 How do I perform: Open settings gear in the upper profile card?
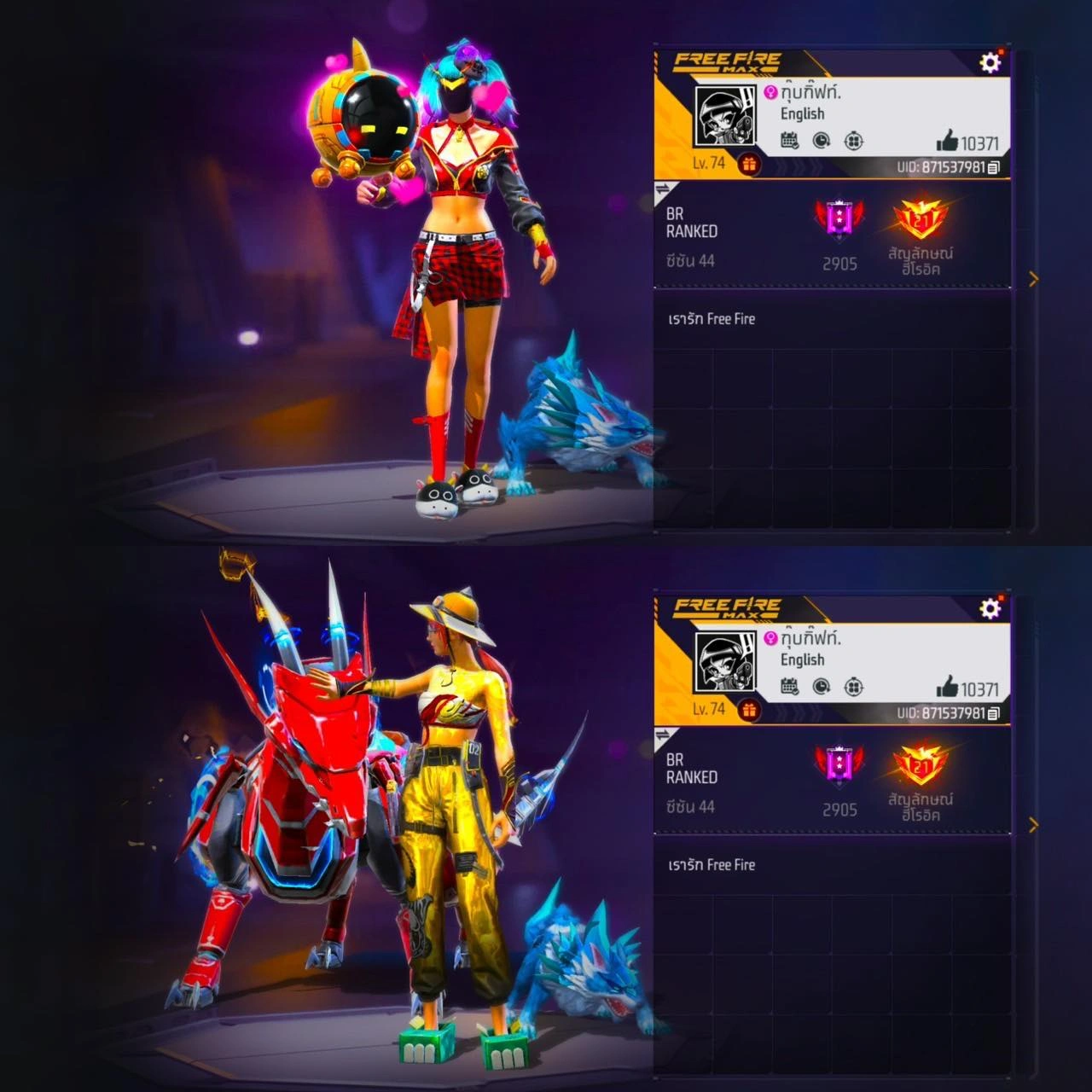tap(990, 62)
